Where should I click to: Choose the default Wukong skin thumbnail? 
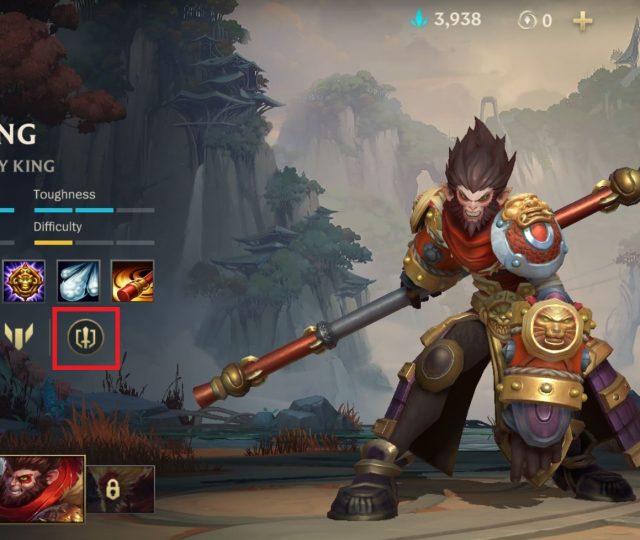pos(40,488)
